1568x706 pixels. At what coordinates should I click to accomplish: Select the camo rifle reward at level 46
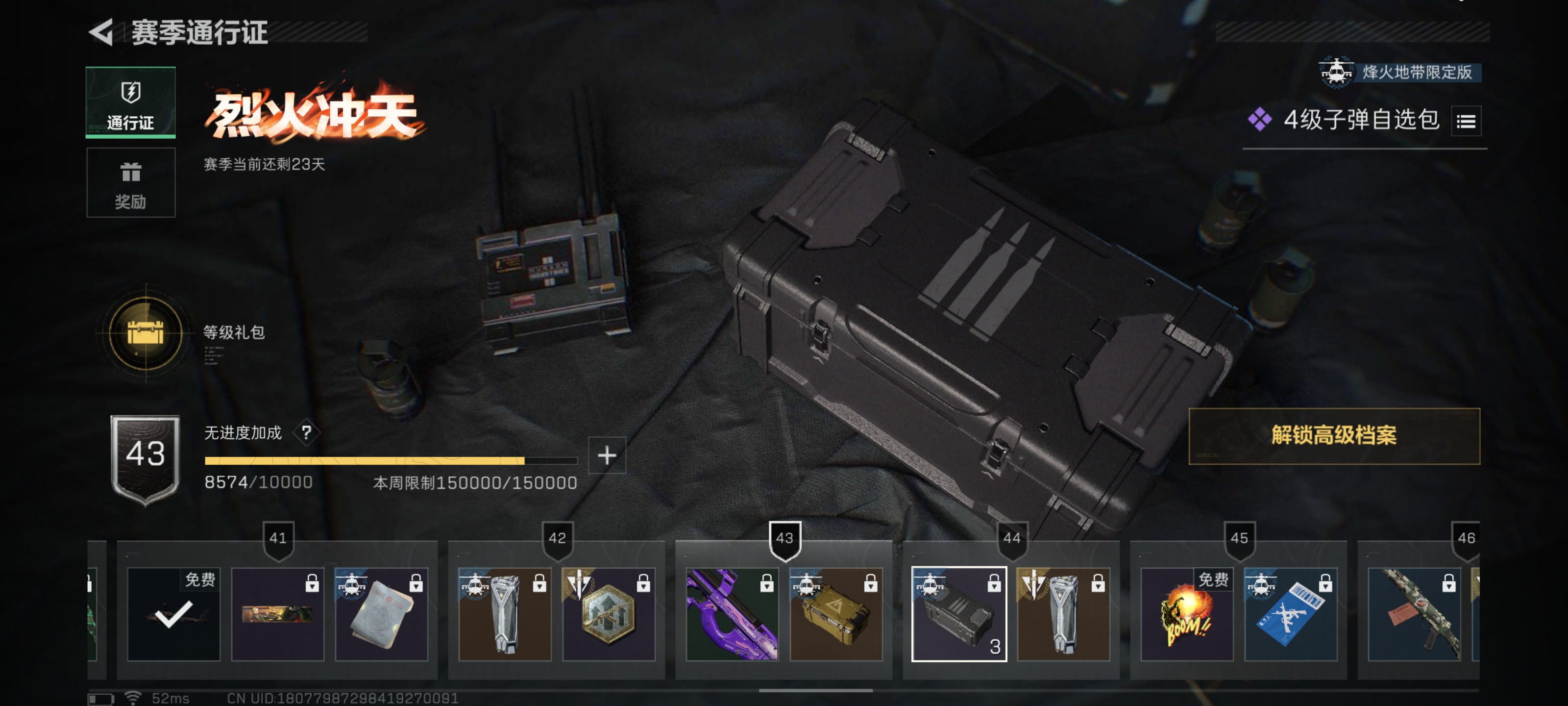tap(1413, 613)
